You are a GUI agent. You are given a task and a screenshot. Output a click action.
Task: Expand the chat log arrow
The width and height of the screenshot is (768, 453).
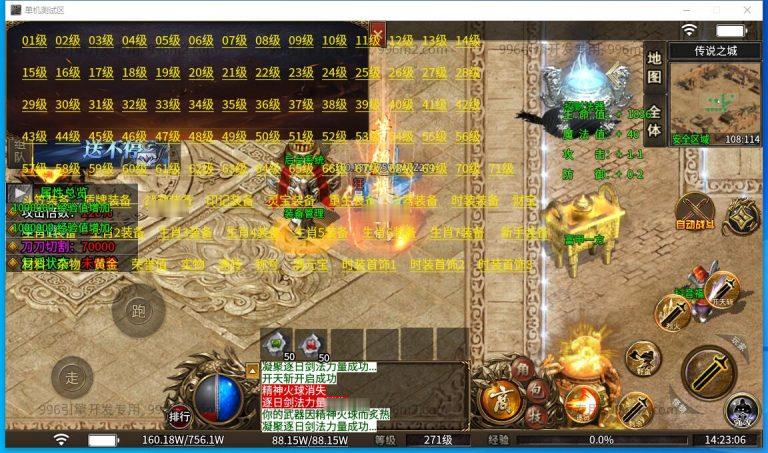pos(252,369)
